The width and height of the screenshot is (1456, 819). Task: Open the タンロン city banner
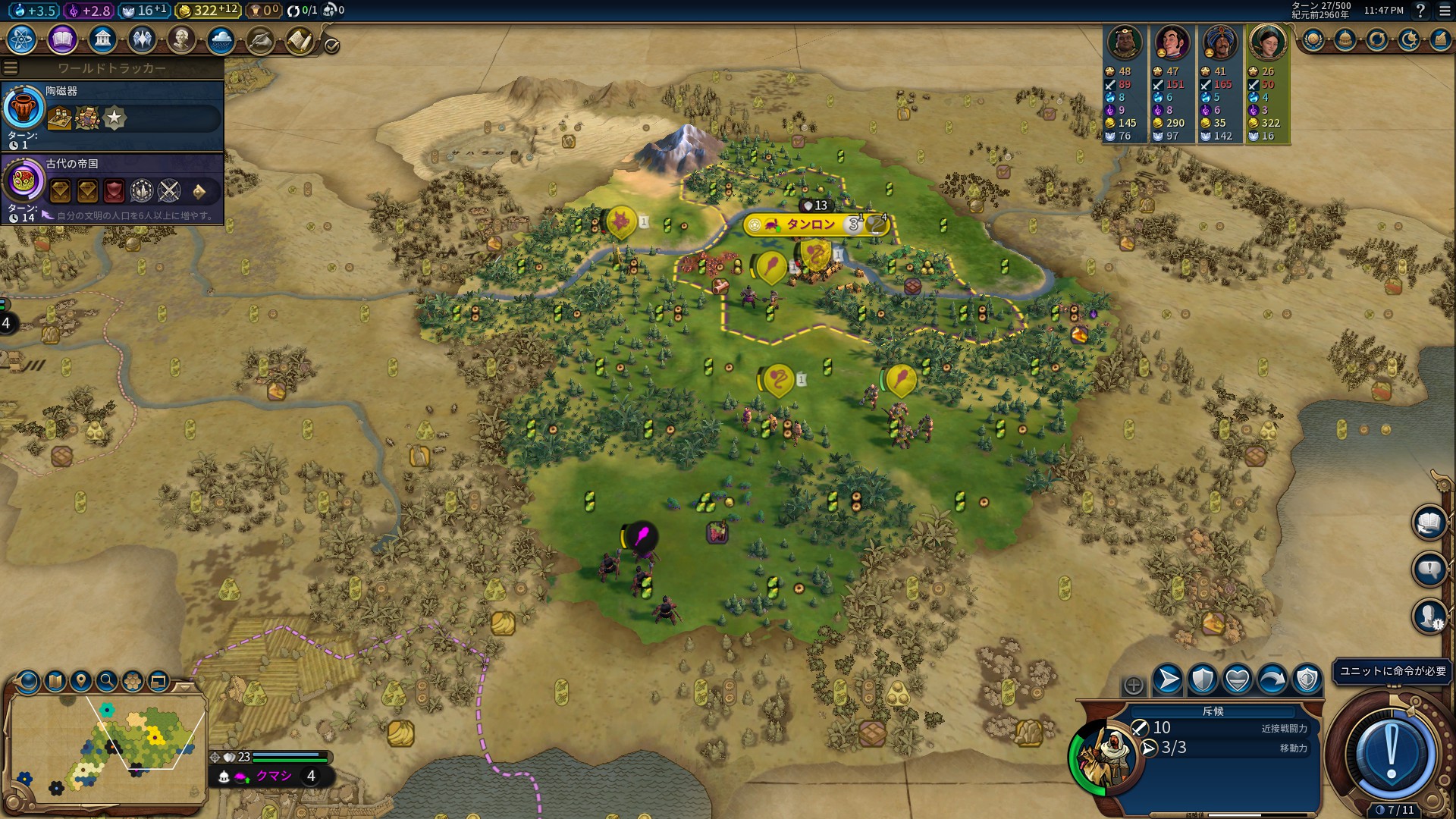810,224
